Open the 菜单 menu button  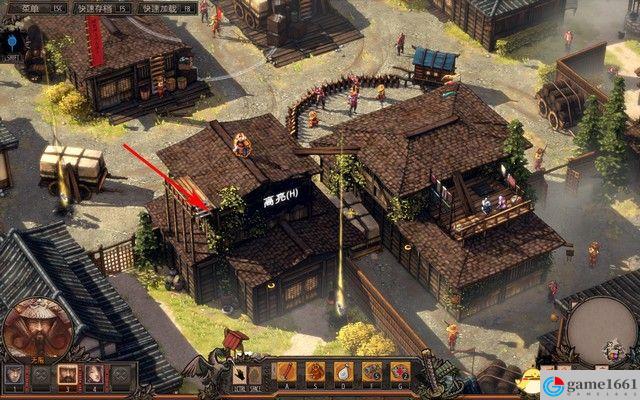click(x=28, y=6)
